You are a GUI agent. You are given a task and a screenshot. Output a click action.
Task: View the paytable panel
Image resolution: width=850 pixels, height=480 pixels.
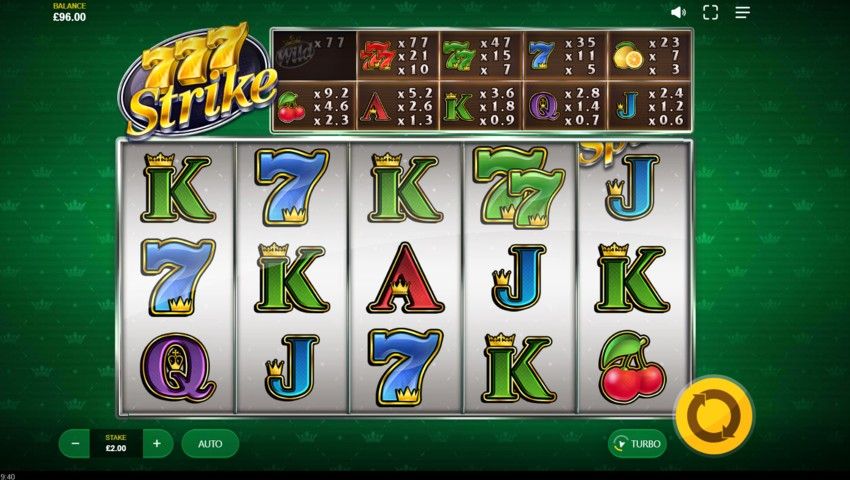pos(481,81)
